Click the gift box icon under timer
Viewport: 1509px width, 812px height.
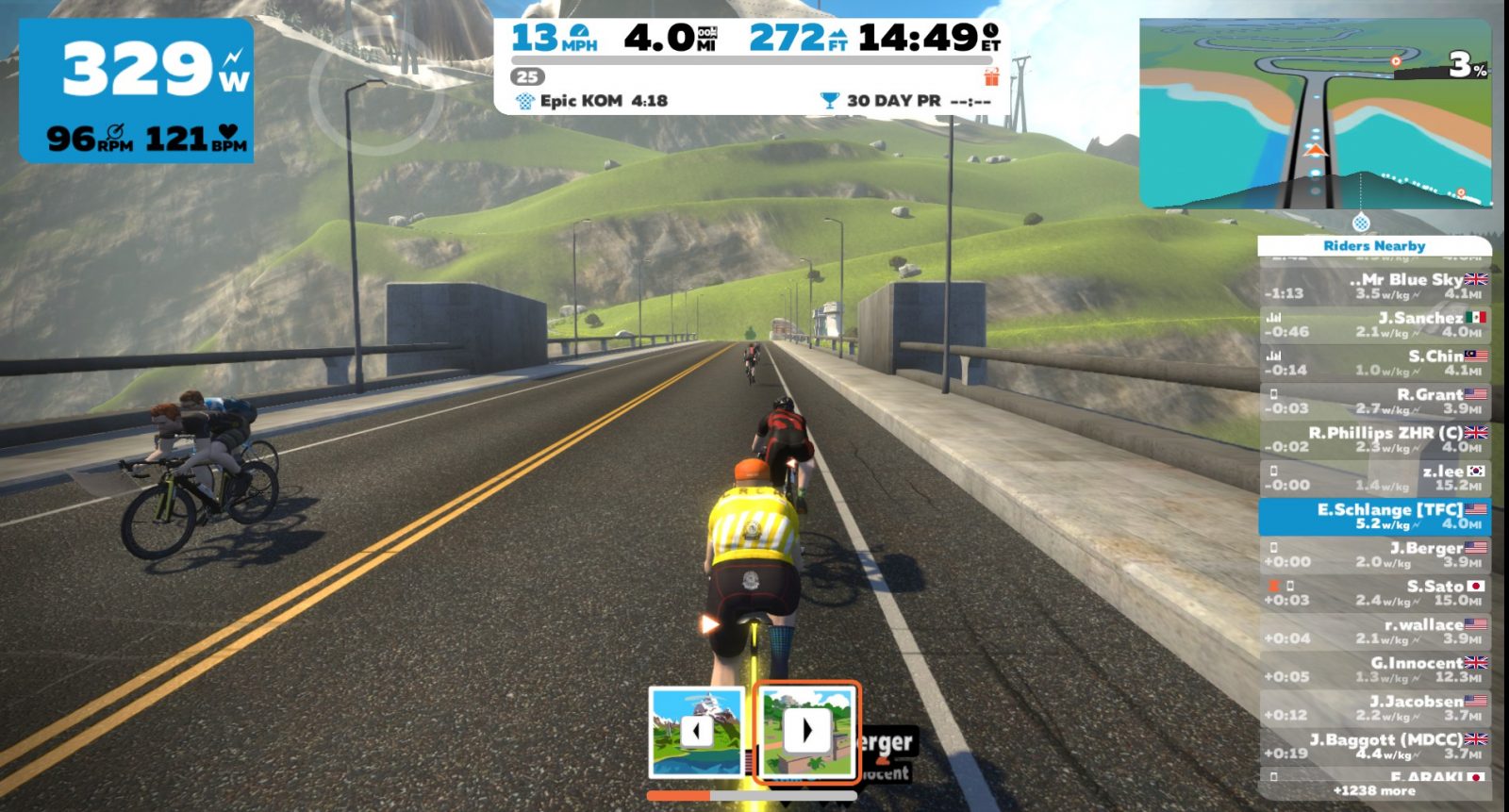click(990, 77)
